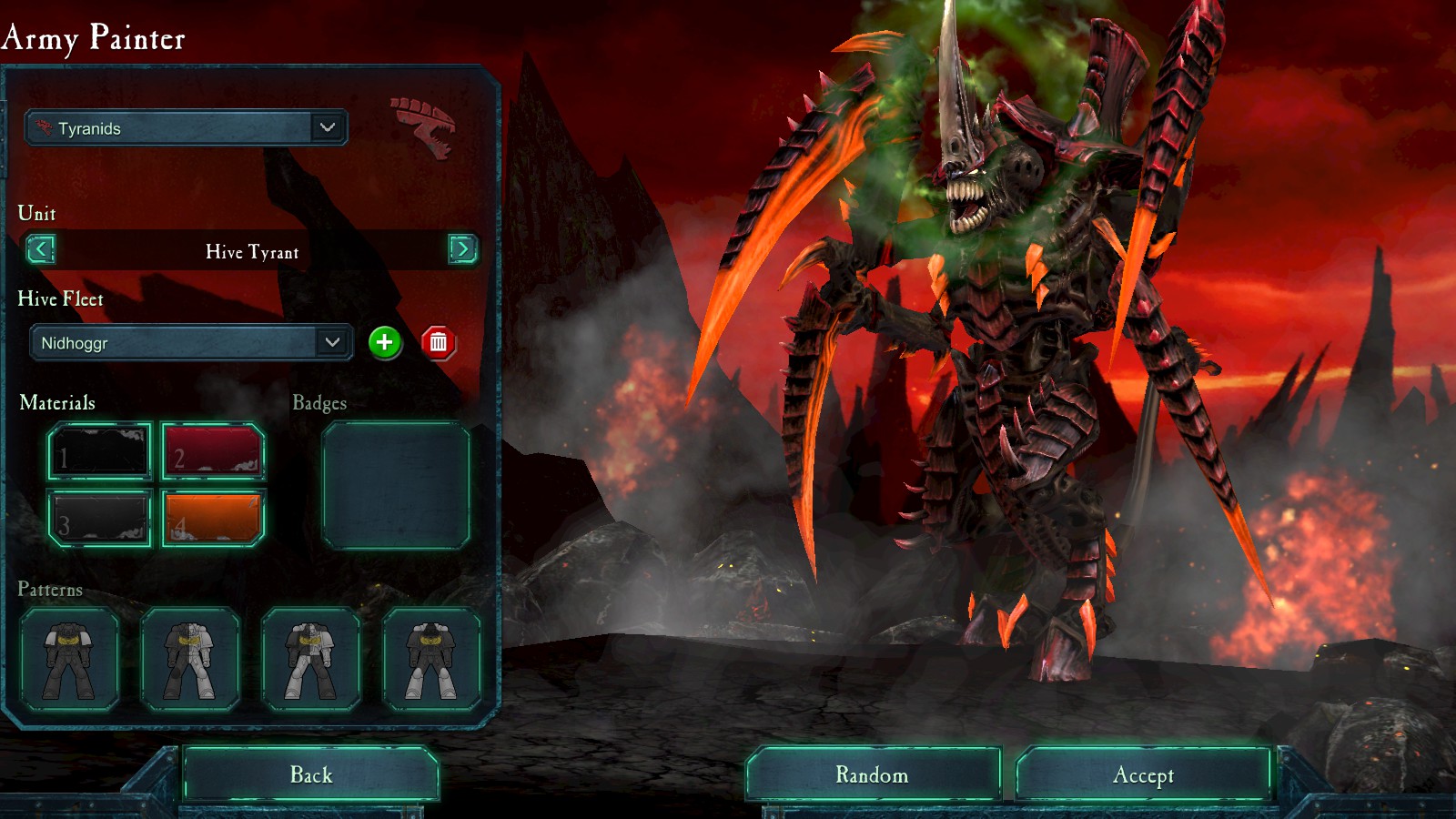Delete the current hive fleet scheme

point(438,342)
